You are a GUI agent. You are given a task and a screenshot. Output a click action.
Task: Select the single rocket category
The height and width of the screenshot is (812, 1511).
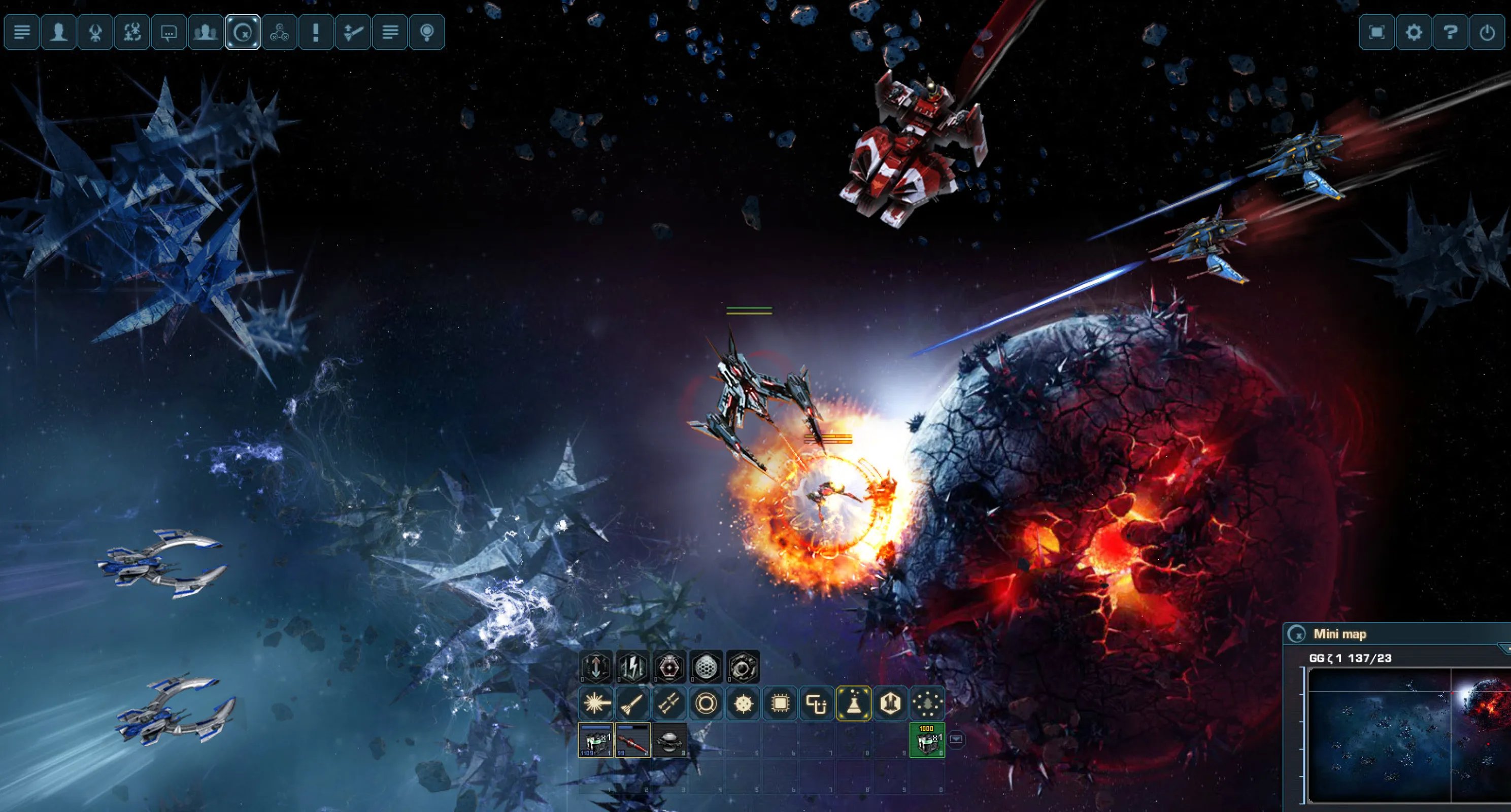tap(632, 703)
